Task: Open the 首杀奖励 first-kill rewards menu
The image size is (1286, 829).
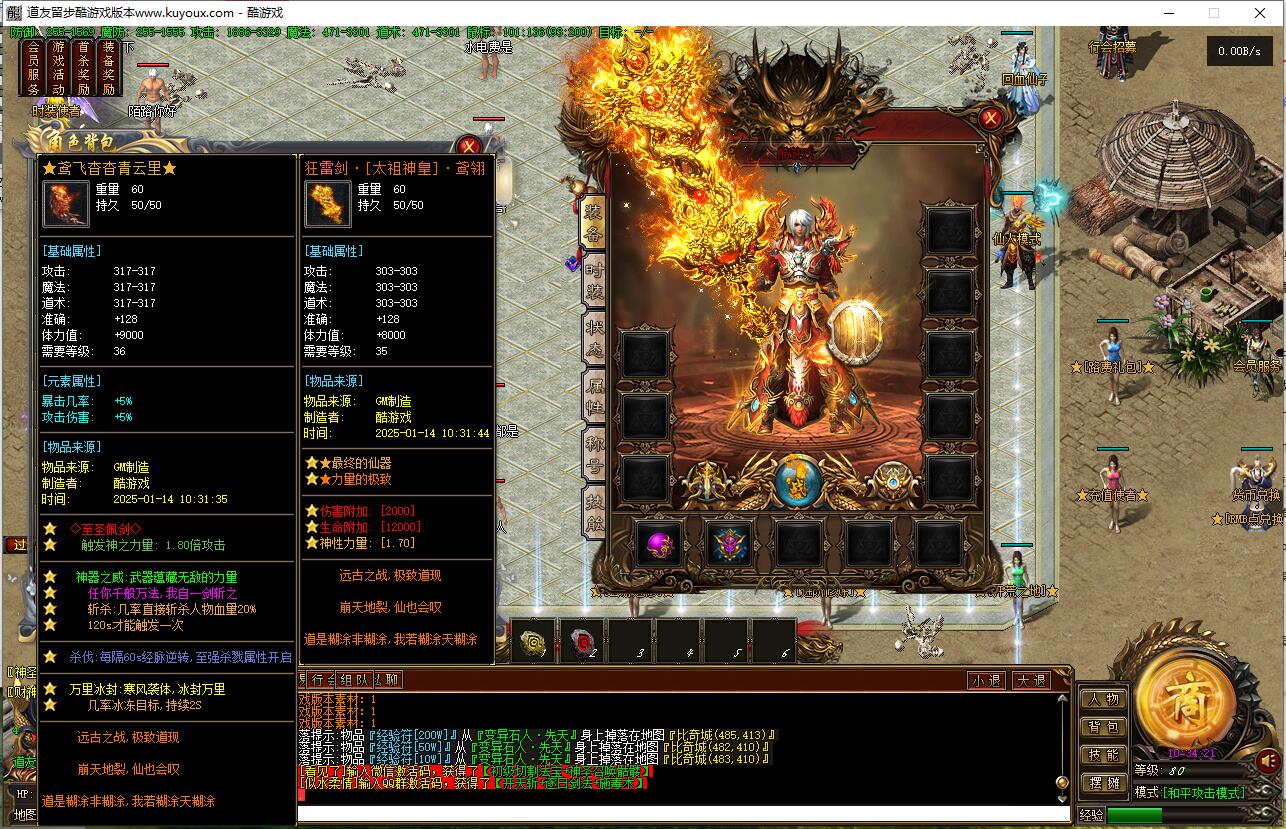Action: coord(83,68)
